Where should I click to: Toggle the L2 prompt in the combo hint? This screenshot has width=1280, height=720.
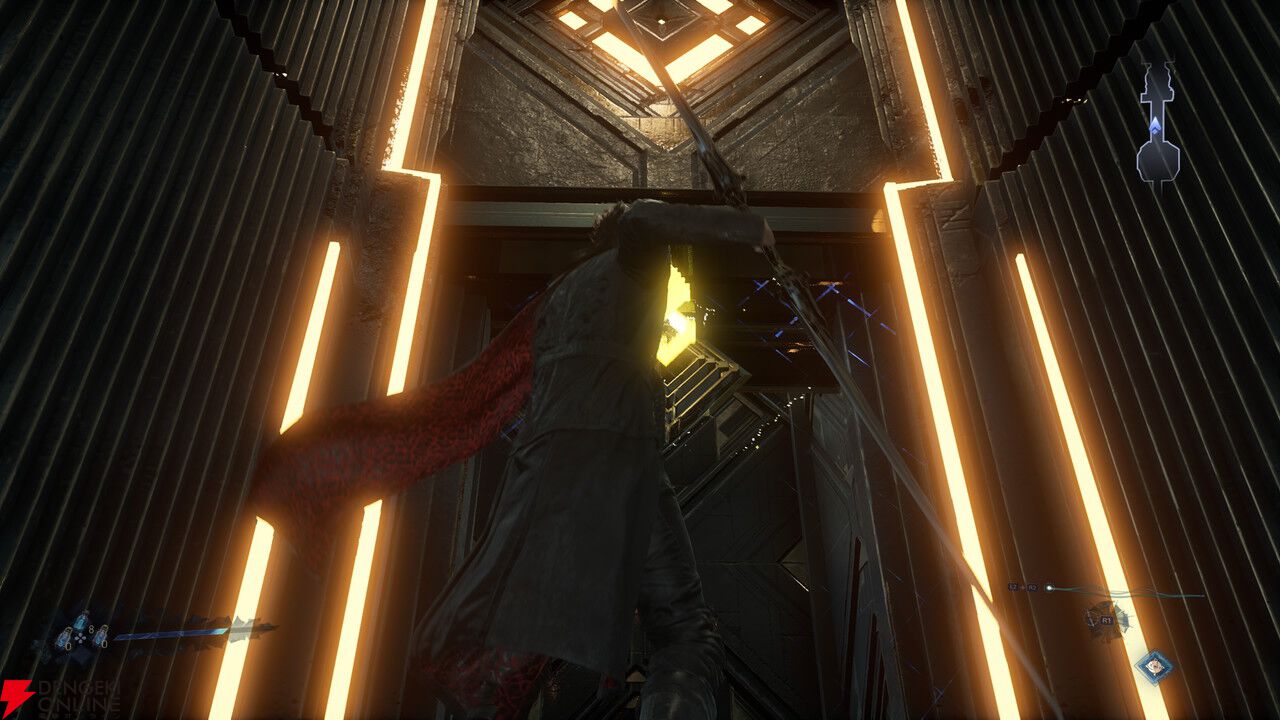pyautogui.click(x=1013, y=587)
